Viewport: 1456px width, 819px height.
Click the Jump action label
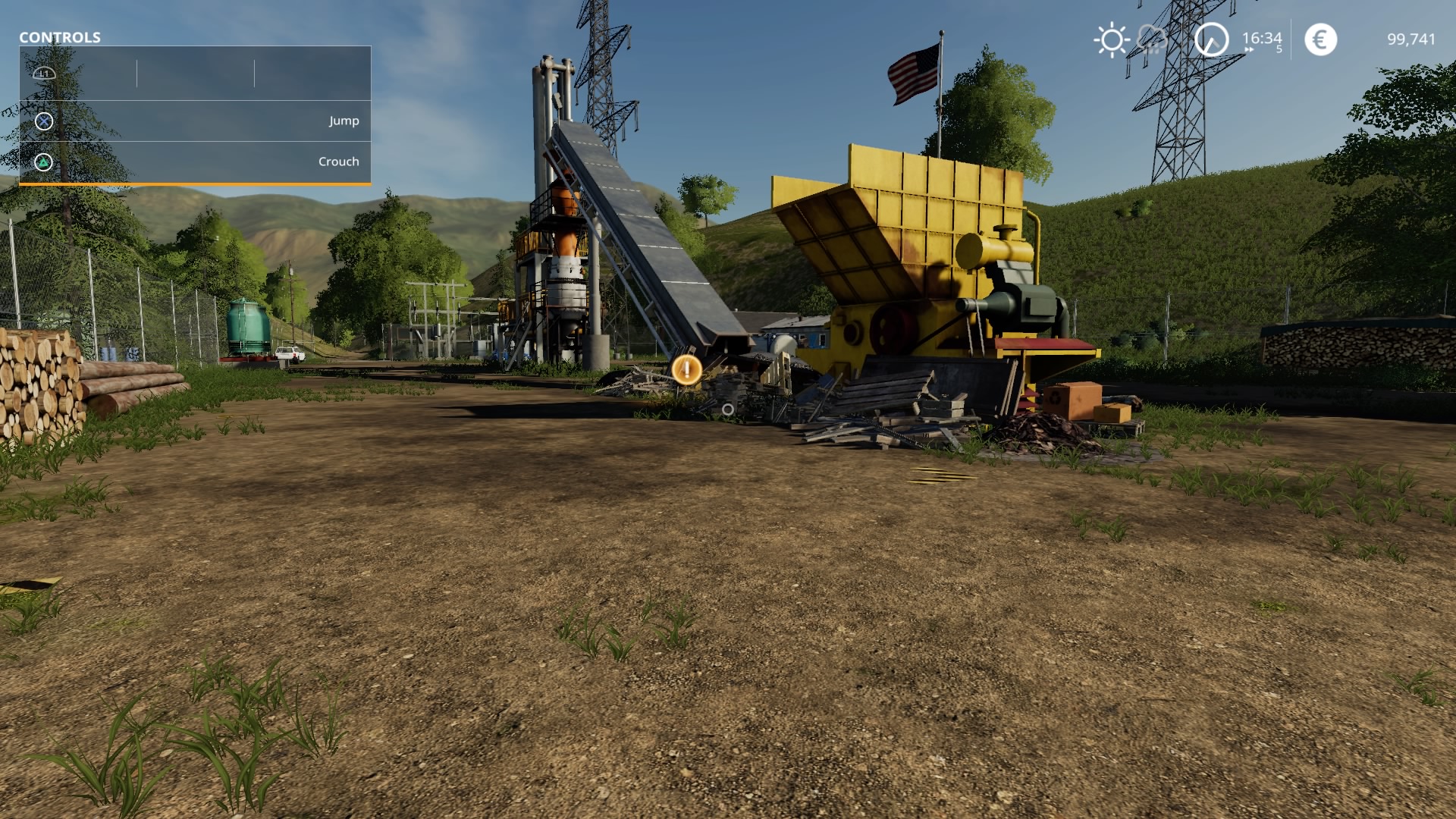click(344, 120)
